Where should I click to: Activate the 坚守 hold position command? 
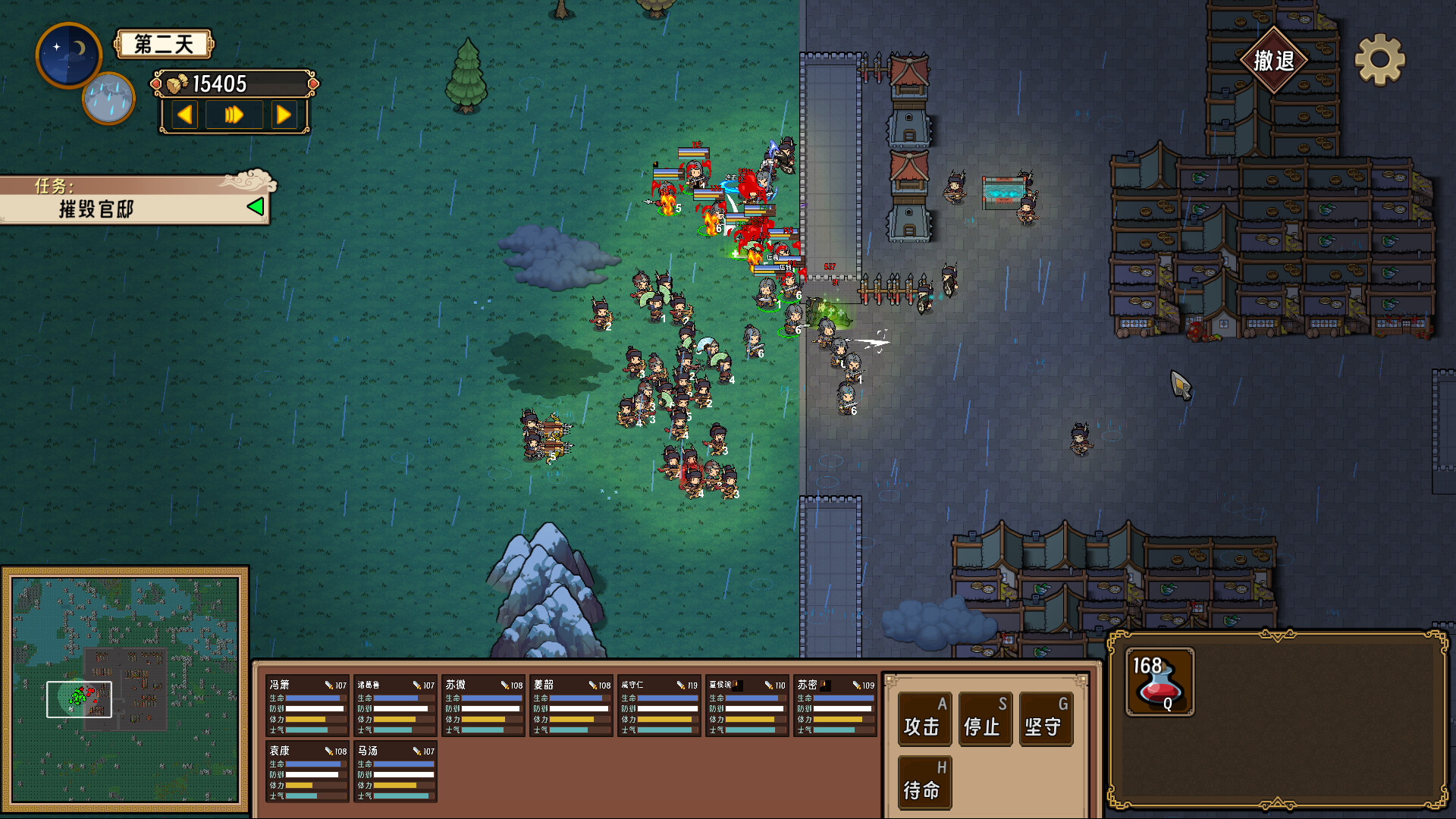[1045, 719]
